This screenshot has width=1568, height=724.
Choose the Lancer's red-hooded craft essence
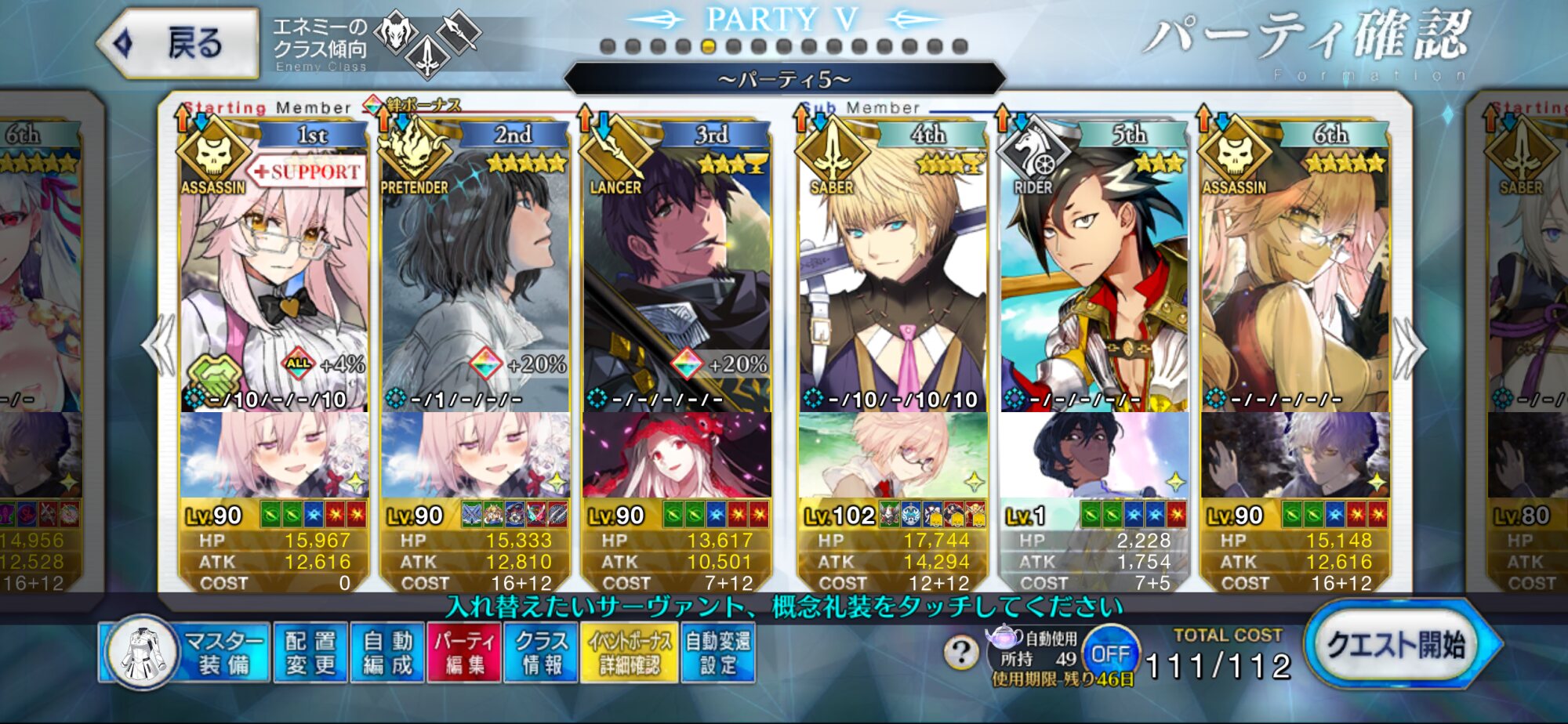click(676, 455)
